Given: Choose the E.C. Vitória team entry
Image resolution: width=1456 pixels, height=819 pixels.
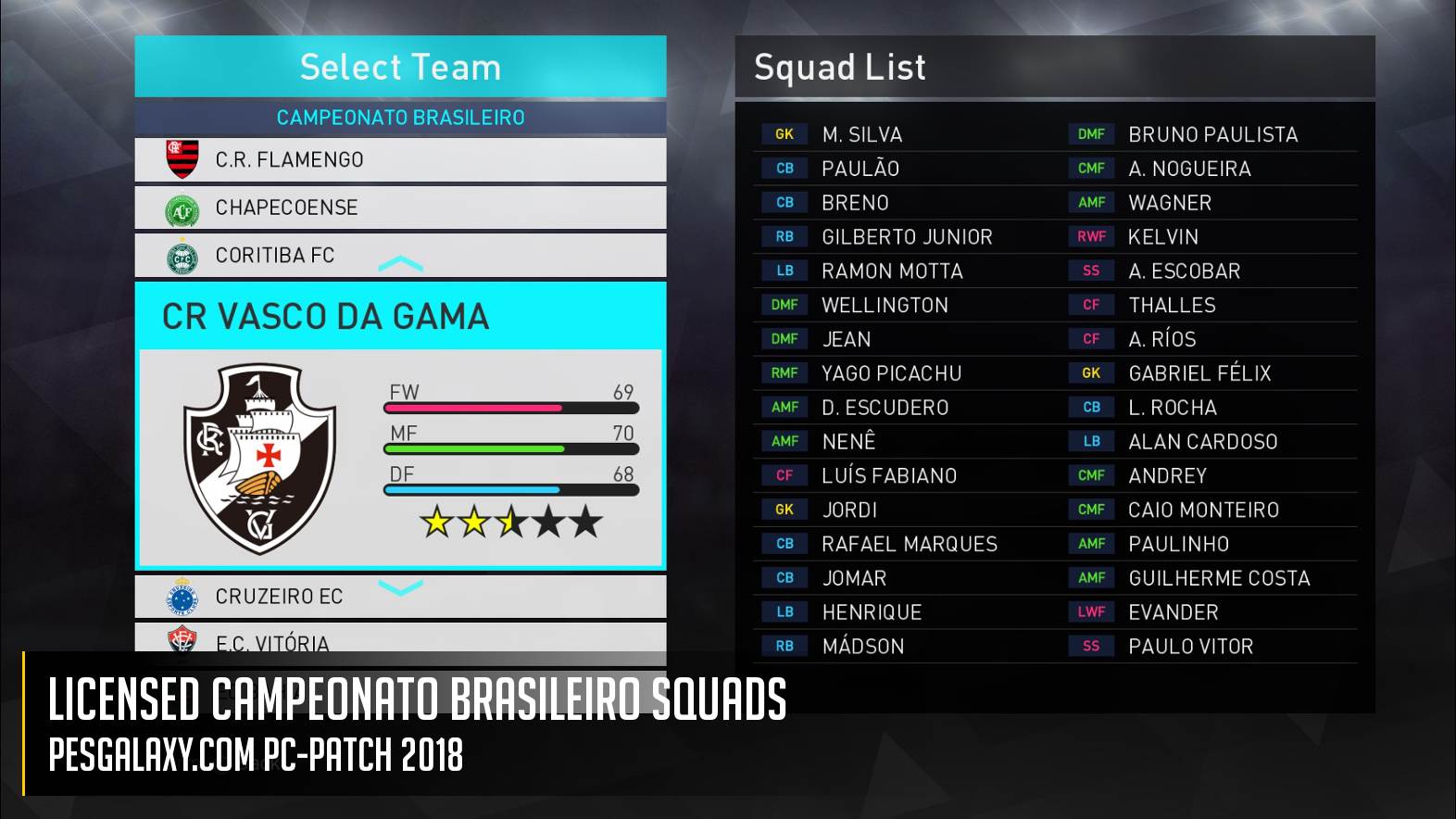Looking at the screenshot, I should point(400,641).
